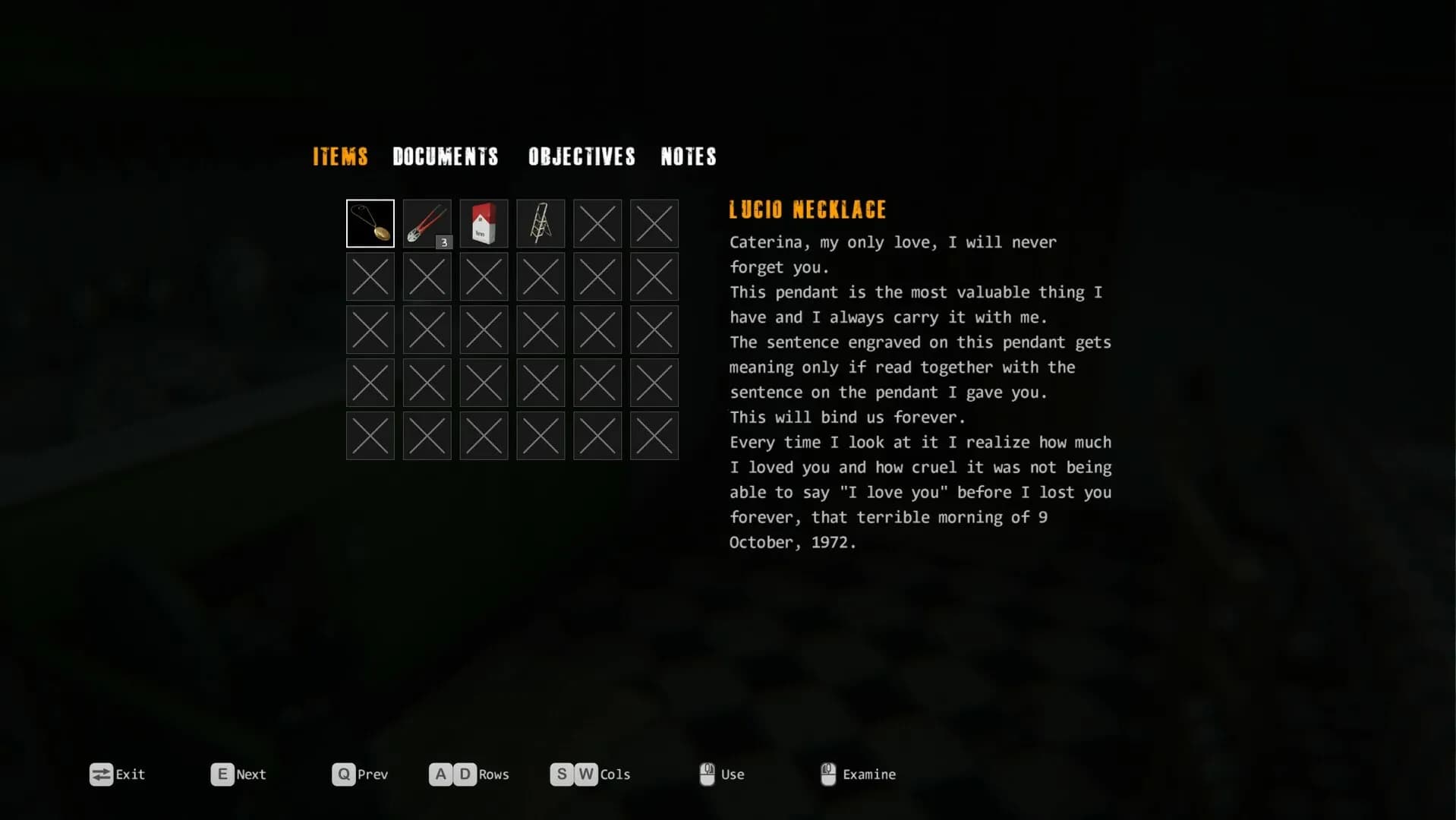This screenshot has height=820, width=1456.
Task: Click the Next label
Action: [x=251, y=774]
